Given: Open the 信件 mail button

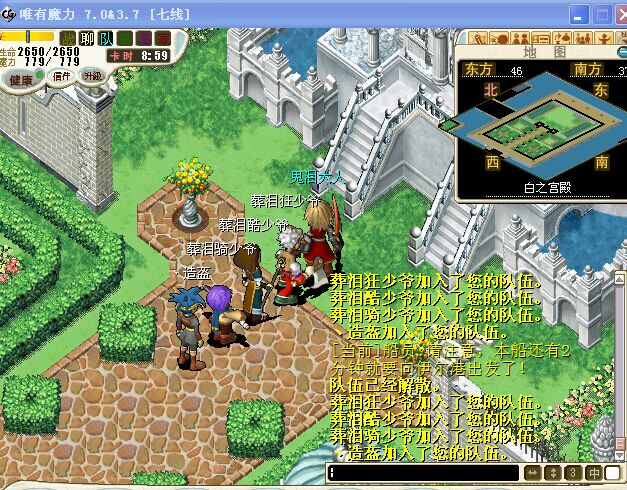Looking at the screenshot, I should (61, 76).
